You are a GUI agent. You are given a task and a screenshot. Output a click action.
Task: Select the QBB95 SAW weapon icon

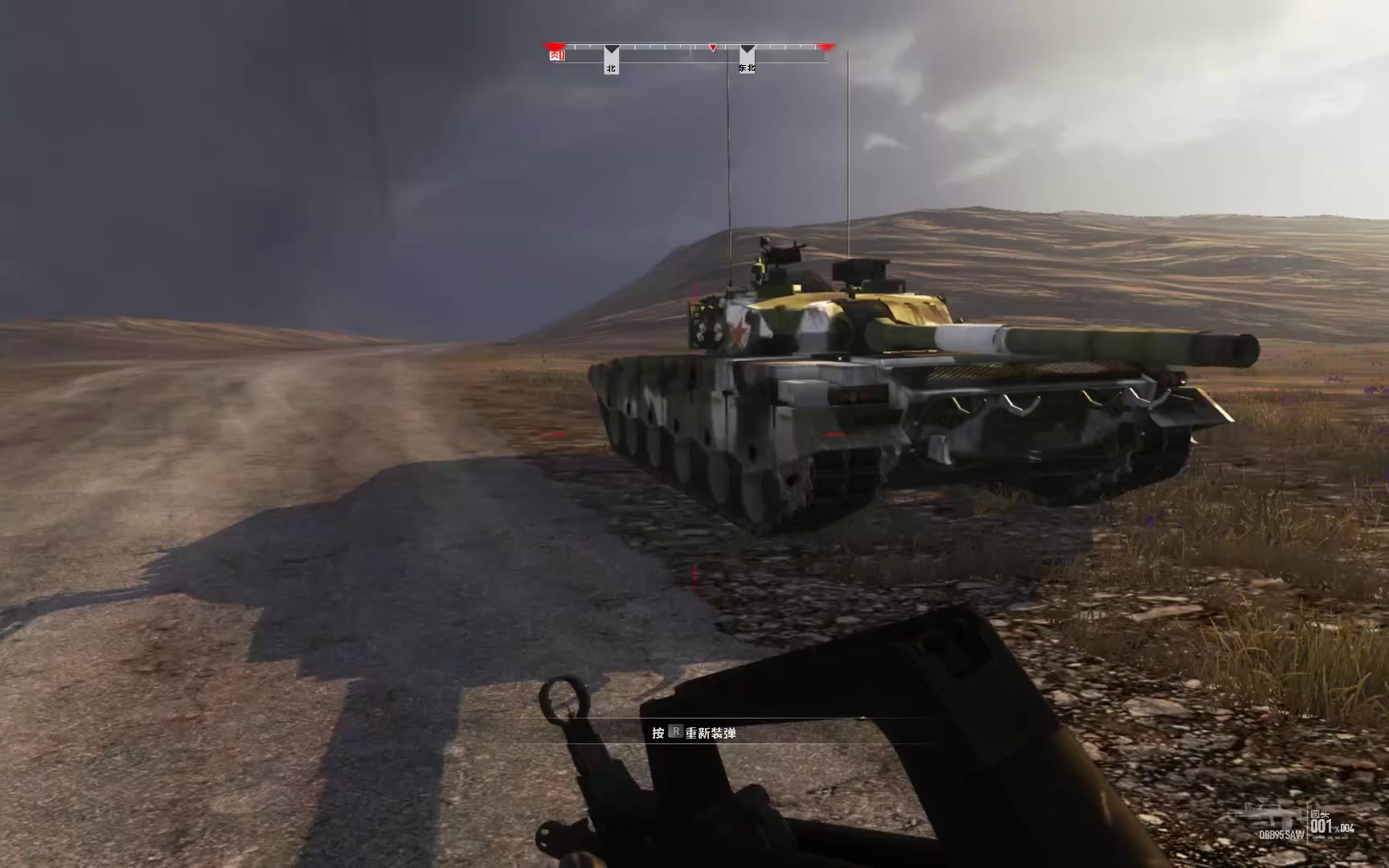coord(1280,820)
